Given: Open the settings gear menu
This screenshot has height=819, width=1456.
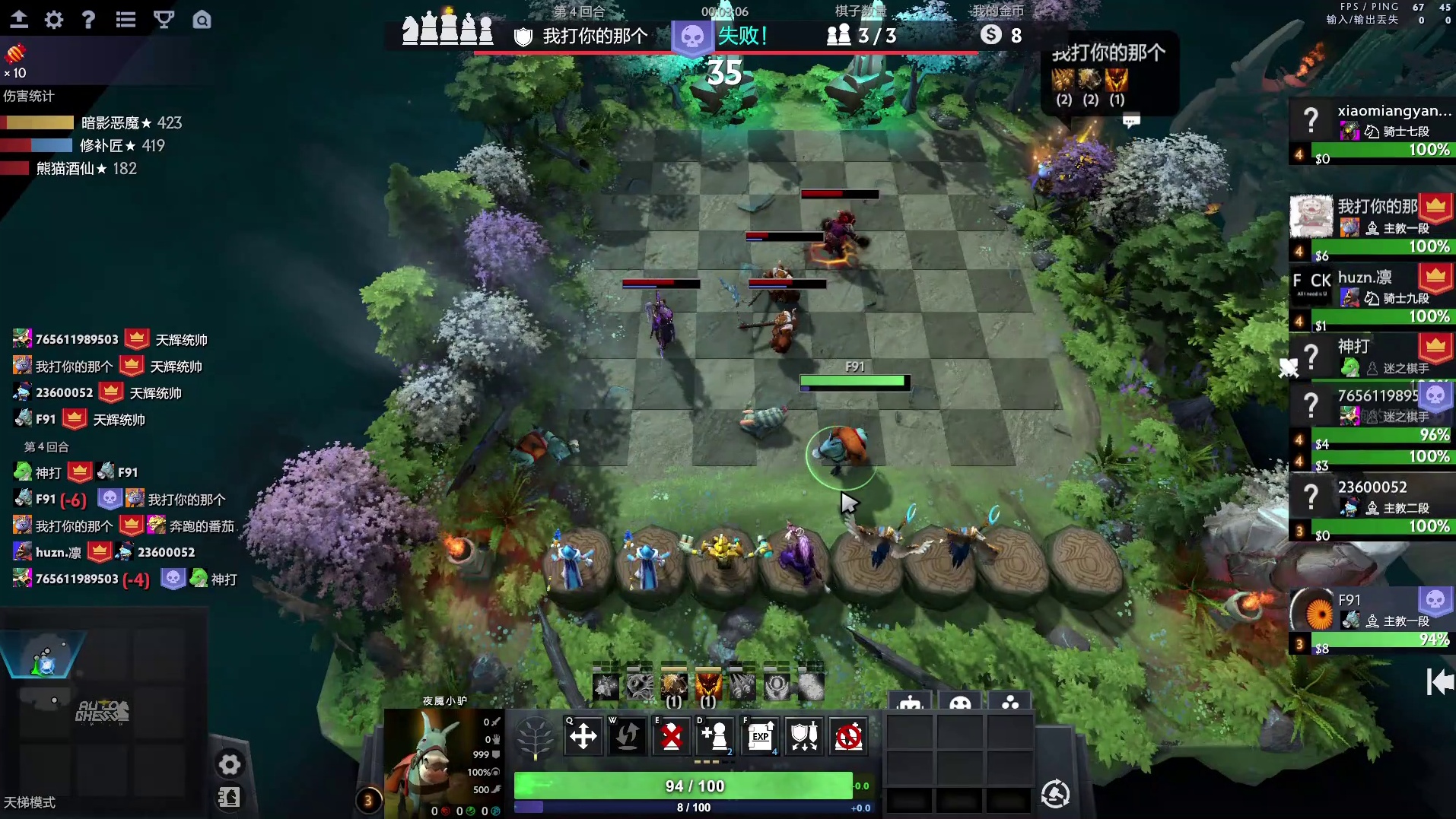Looking at the screenshot, I should pyautogui.click(x=53, y=19).
